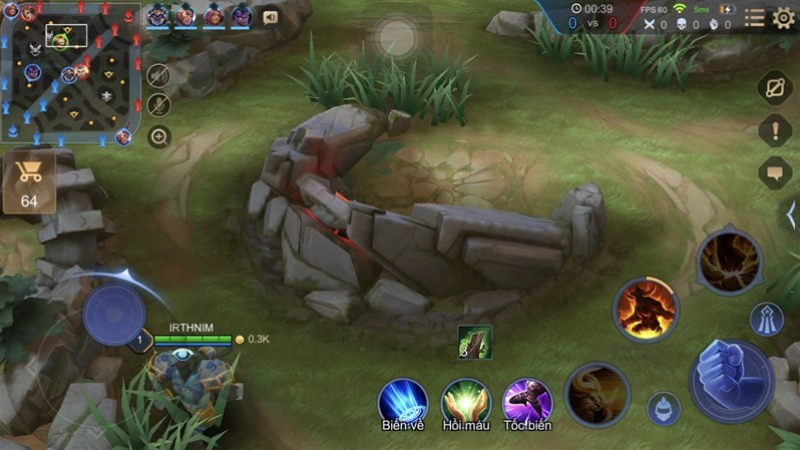Open the quick voice message speaker icon

270,17
